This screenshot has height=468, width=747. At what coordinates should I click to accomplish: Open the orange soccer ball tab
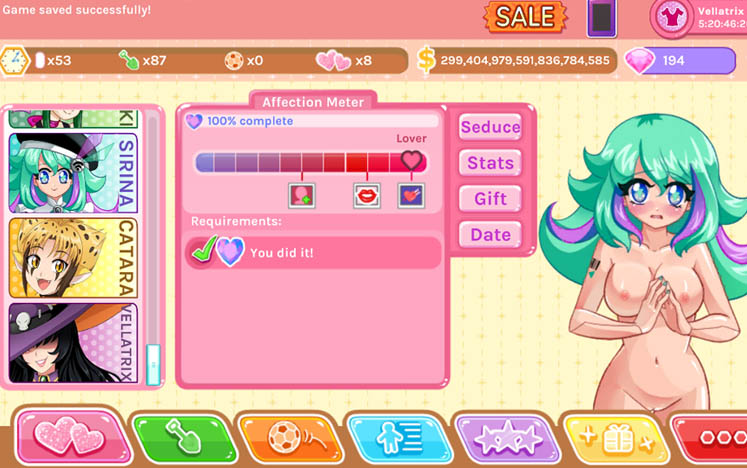coord(288,438)
